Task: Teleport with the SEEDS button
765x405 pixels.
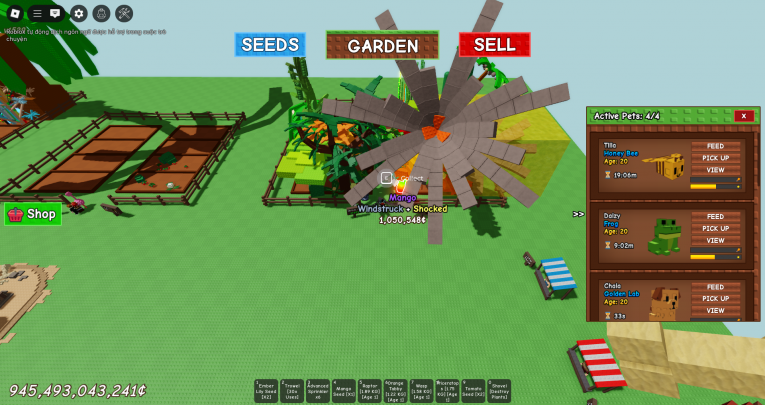Action: [270, 45]
